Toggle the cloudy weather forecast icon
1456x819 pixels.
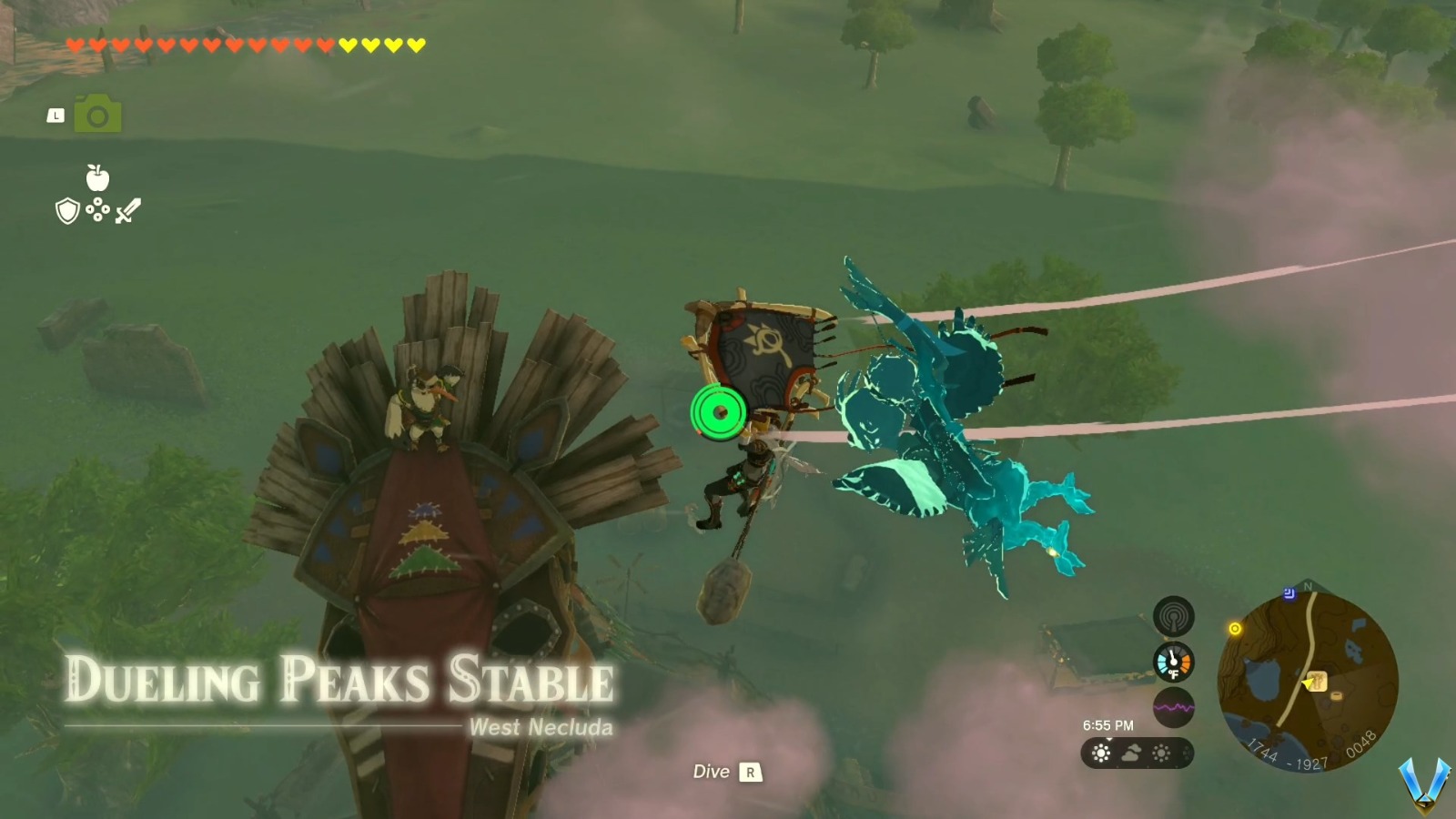click(1129, 753)
